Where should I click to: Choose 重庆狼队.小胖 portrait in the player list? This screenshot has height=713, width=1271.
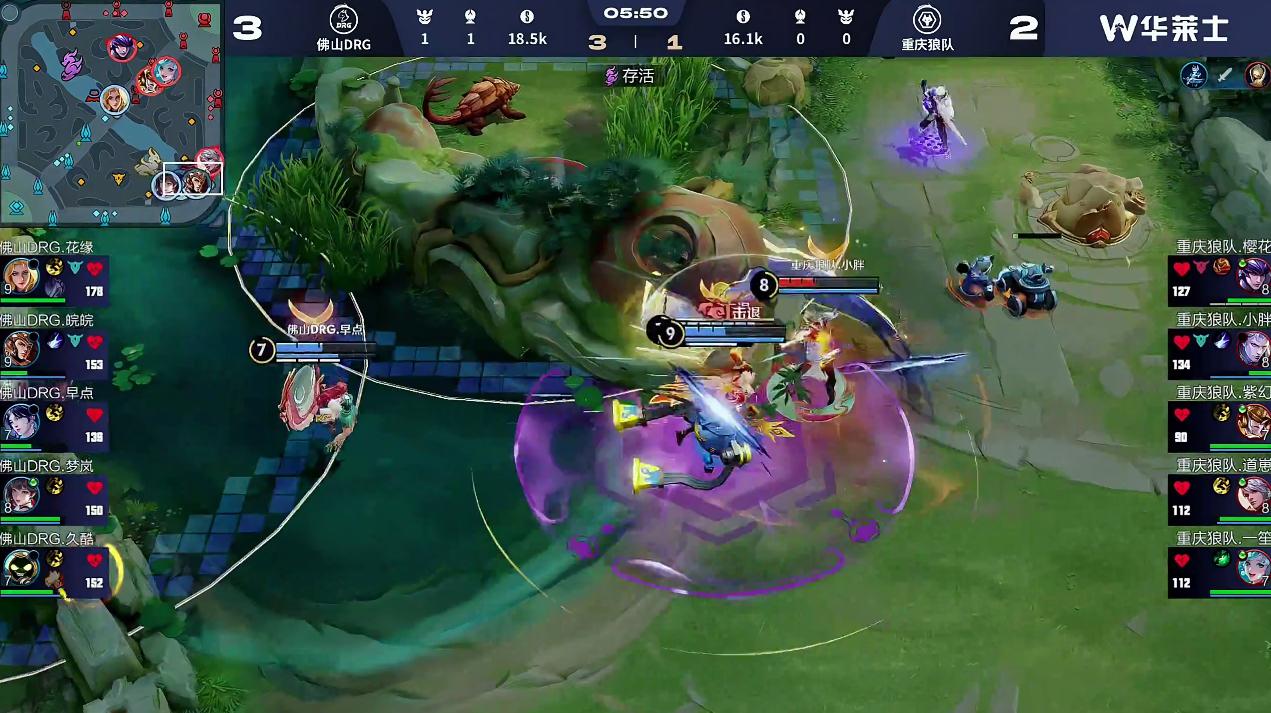coord(1253,348)
